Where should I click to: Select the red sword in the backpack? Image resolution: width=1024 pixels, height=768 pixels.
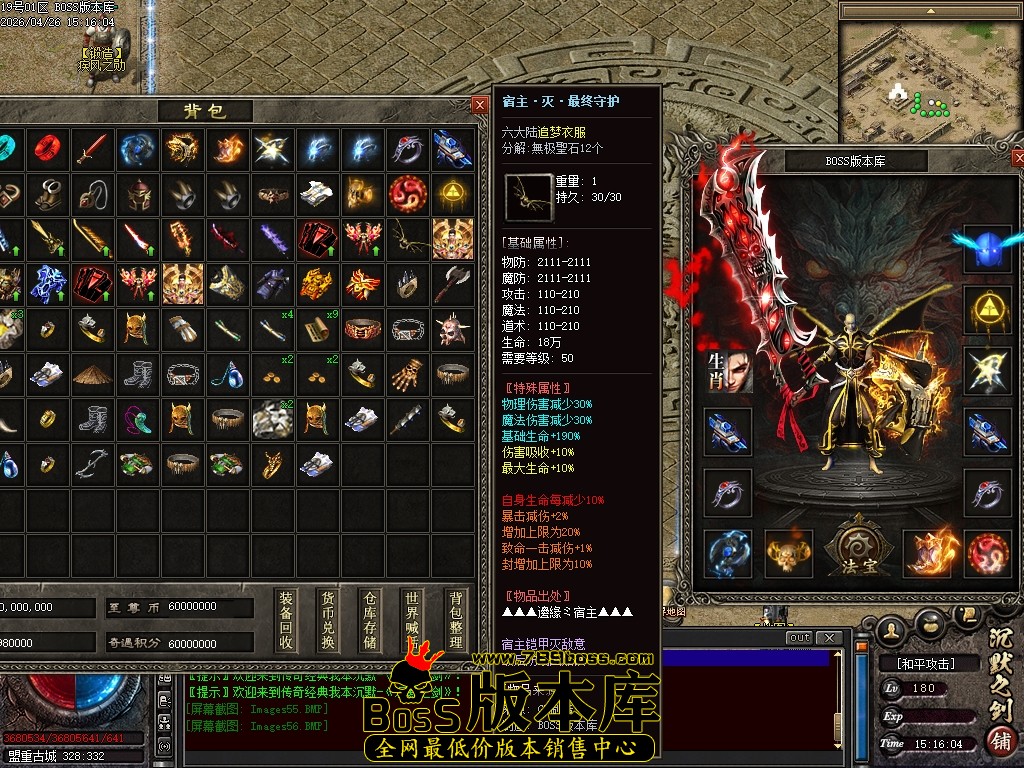92,149
